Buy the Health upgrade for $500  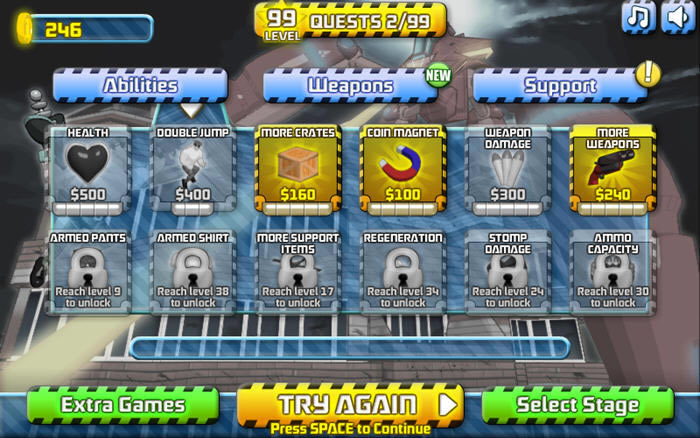[88, 168]
